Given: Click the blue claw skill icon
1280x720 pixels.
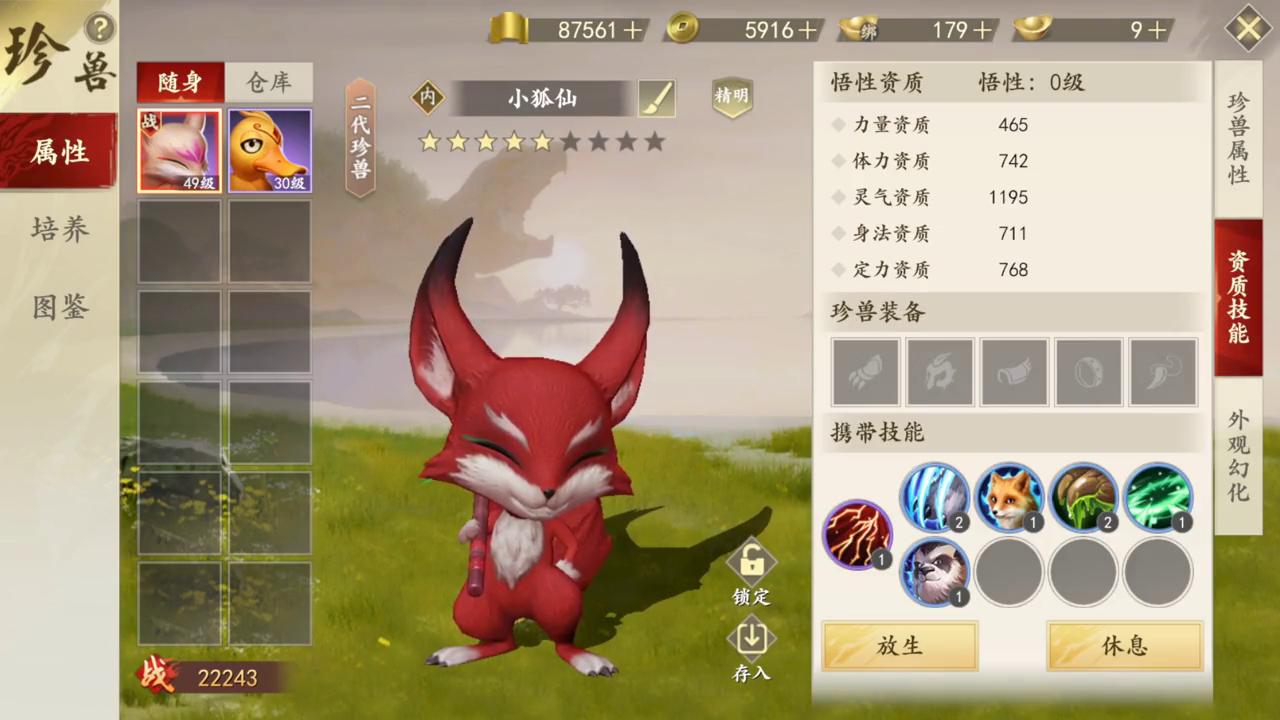Looking at the screenshot, I should 935,497.
